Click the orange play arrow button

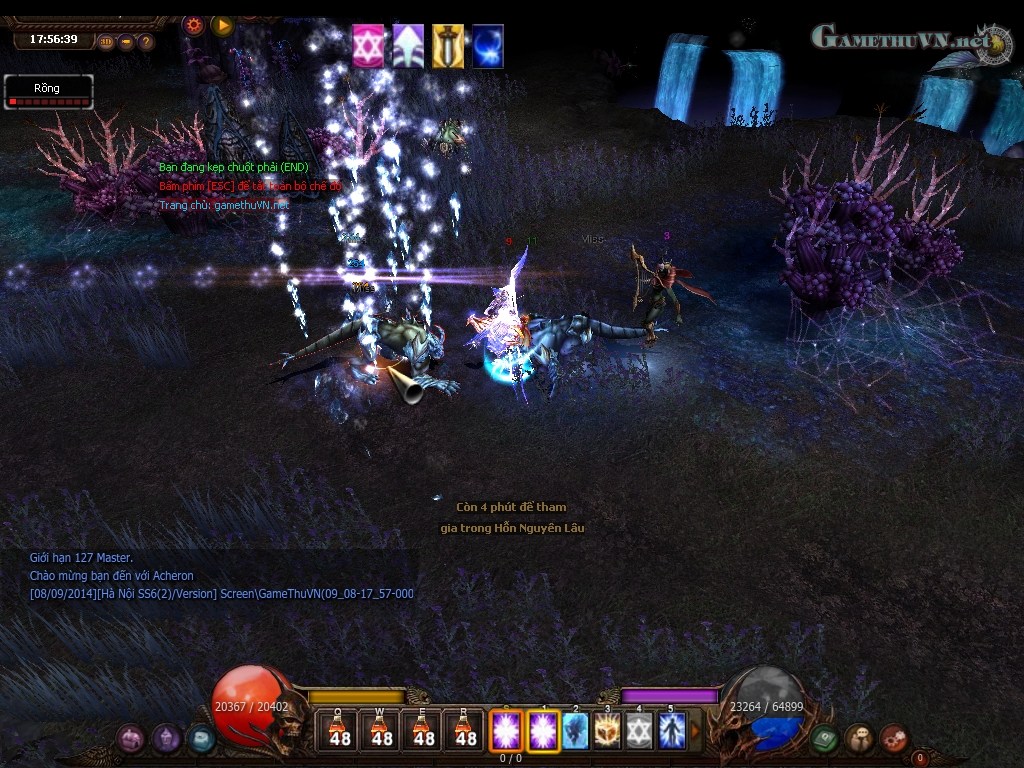coord(222,24)
